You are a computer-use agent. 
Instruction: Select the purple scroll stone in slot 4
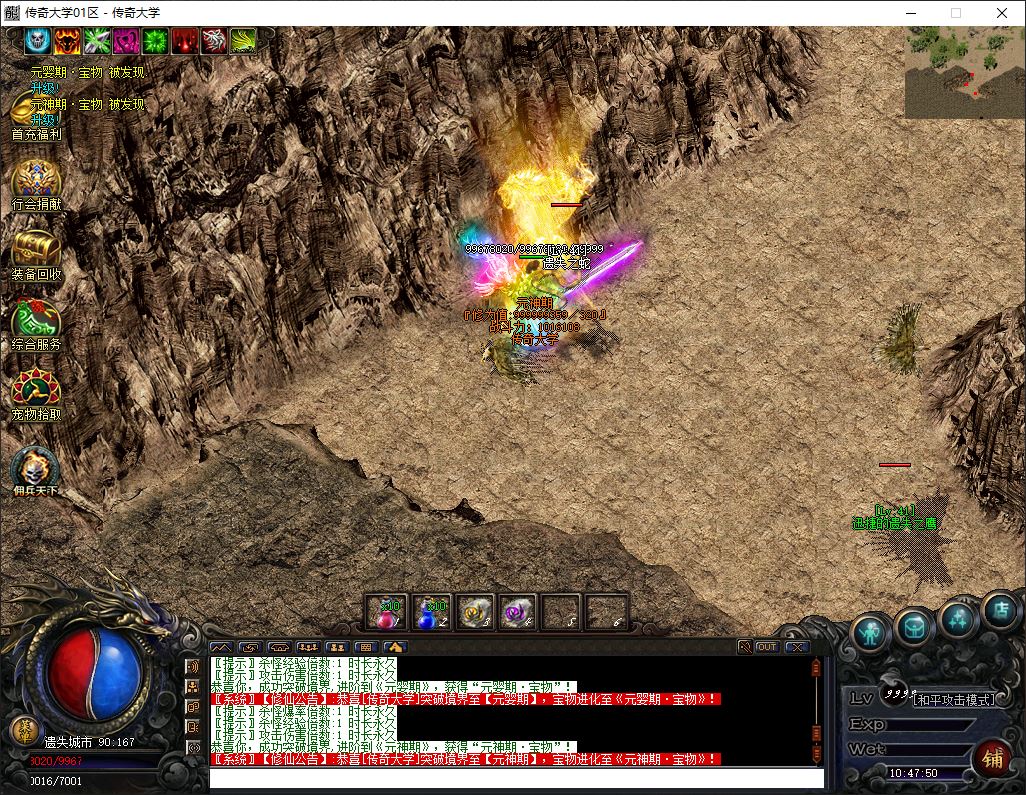coord(518,612)
